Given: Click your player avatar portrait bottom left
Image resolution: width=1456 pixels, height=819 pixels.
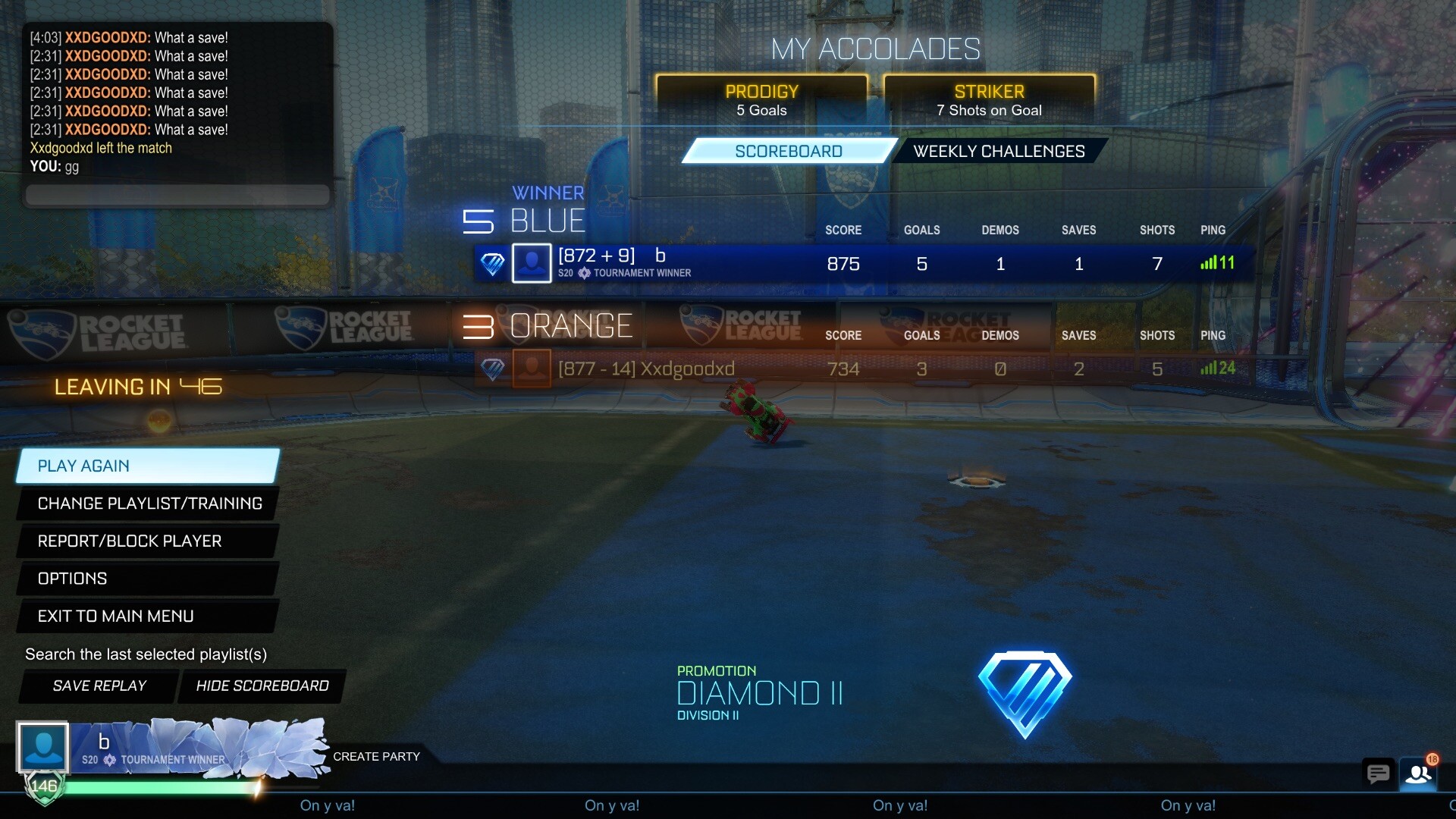Looking at the screenshot, I should (x=43, y=747).
